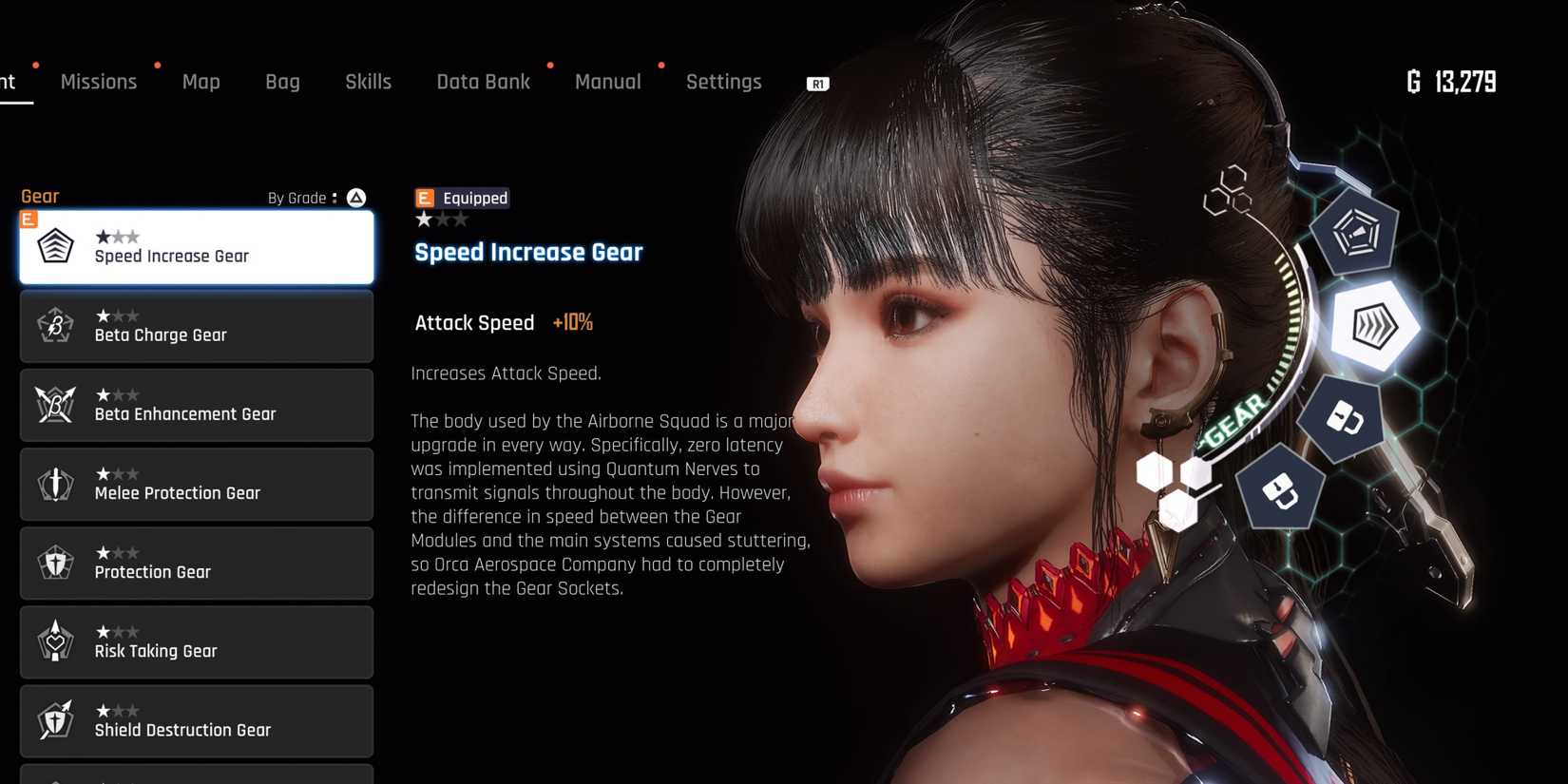Open the Data Bank menu
The height and width of the screenshot is (784, 1568).
click(483, 82)
